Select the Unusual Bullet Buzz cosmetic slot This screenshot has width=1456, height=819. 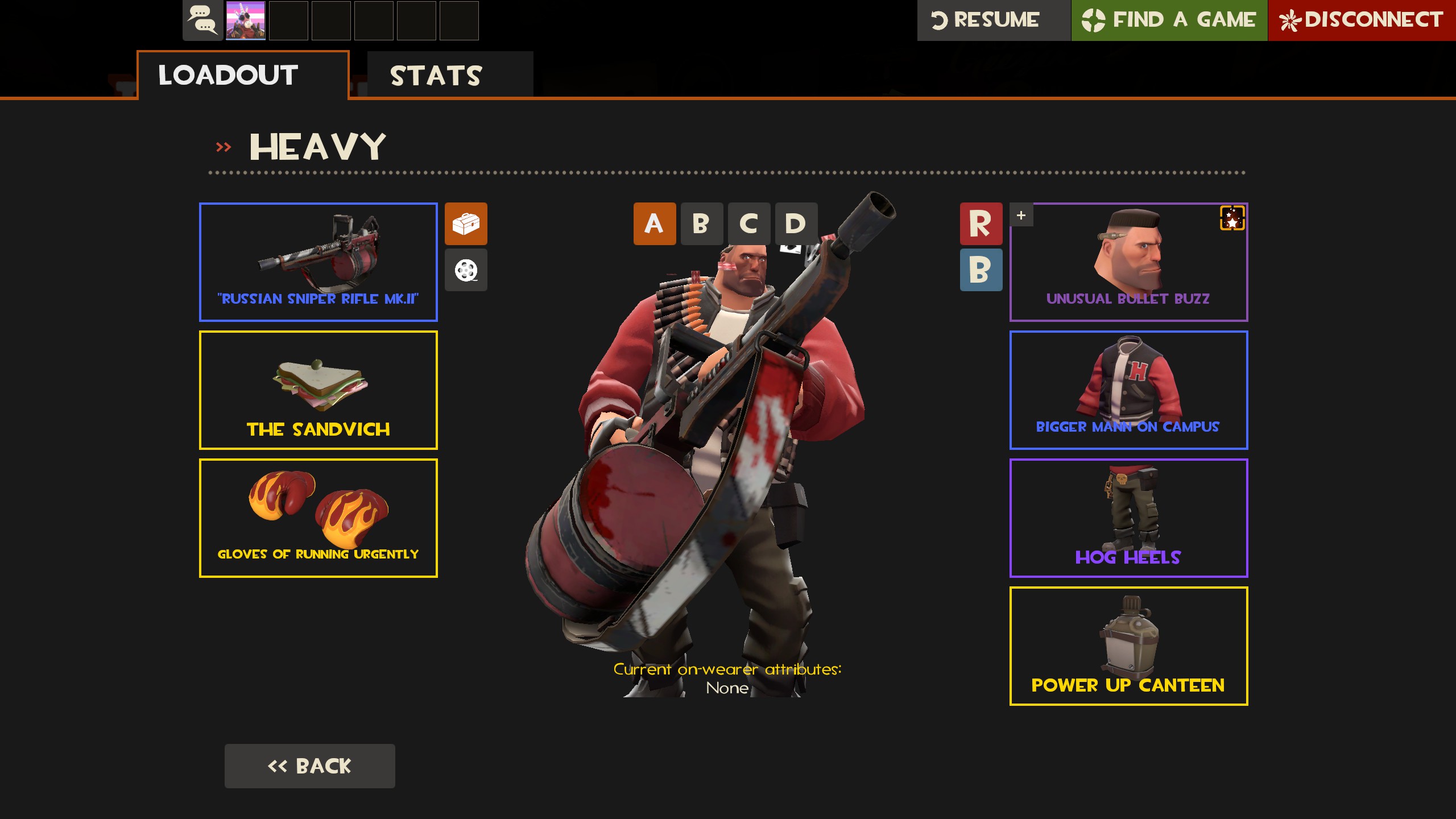click(1128, 262)
